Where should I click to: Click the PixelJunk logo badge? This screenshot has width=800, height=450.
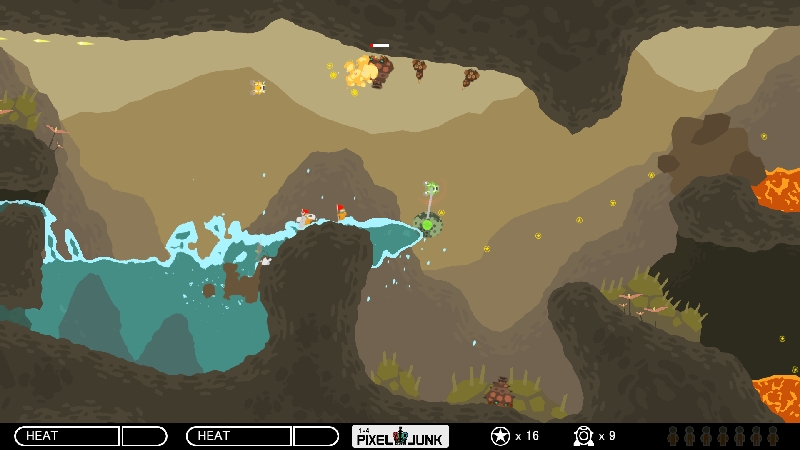400,436
